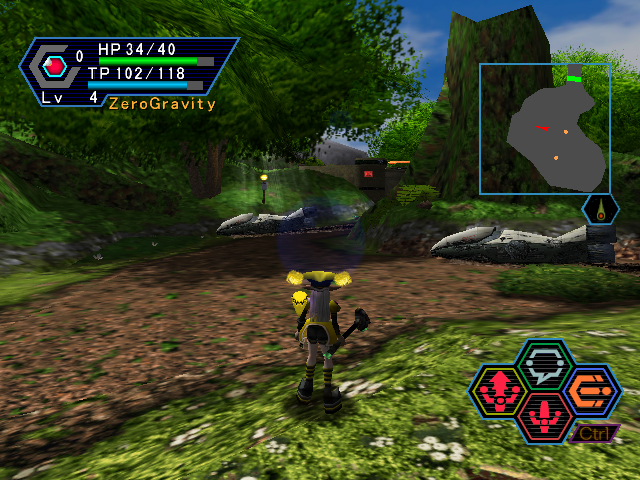Viewport: 640px width, 480px height.
Task: Click the green door marker on minimap
Action: [574, 76]
